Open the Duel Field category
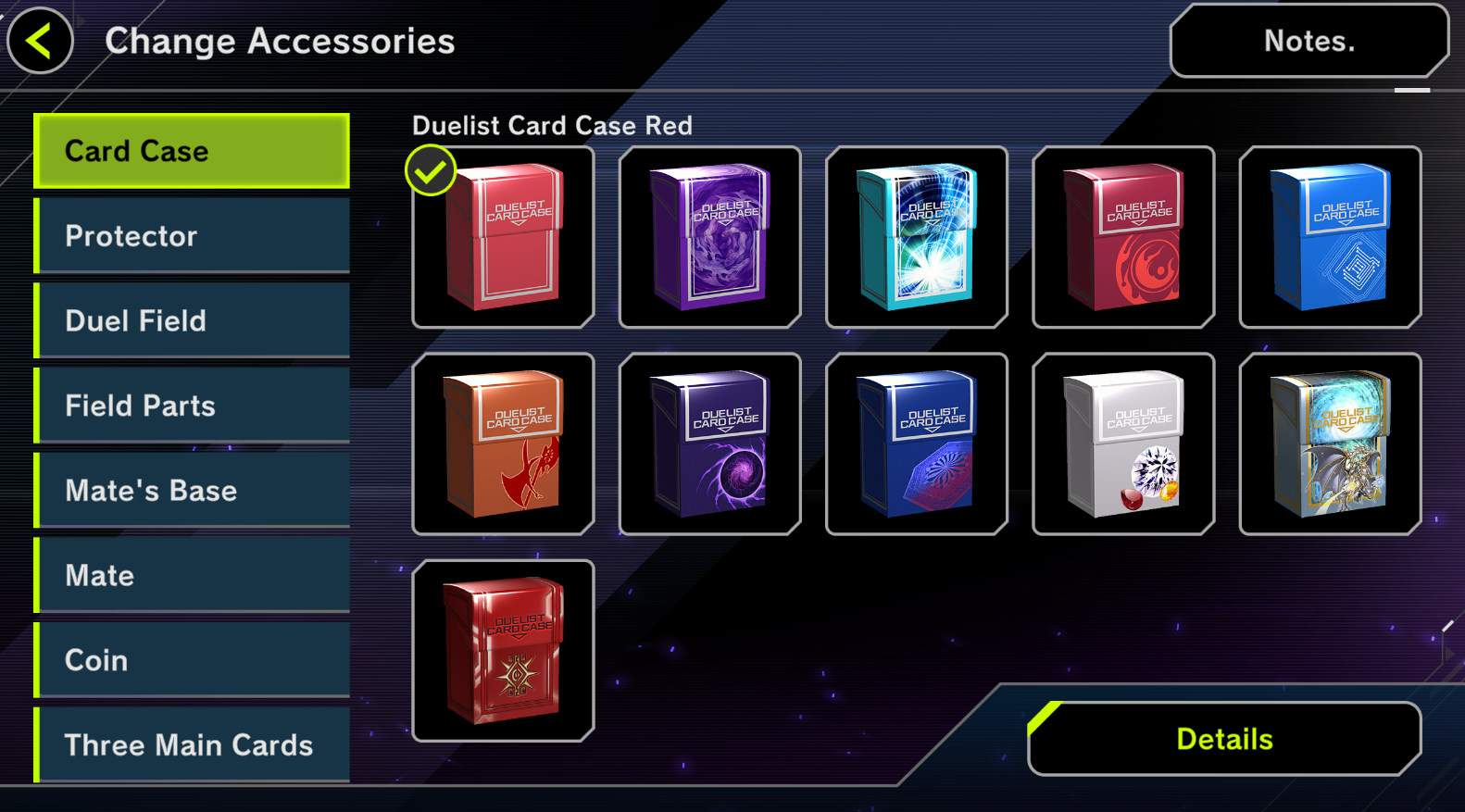Screen dimensions: 1465x812 pyautogui.click(x=192, y=320)
